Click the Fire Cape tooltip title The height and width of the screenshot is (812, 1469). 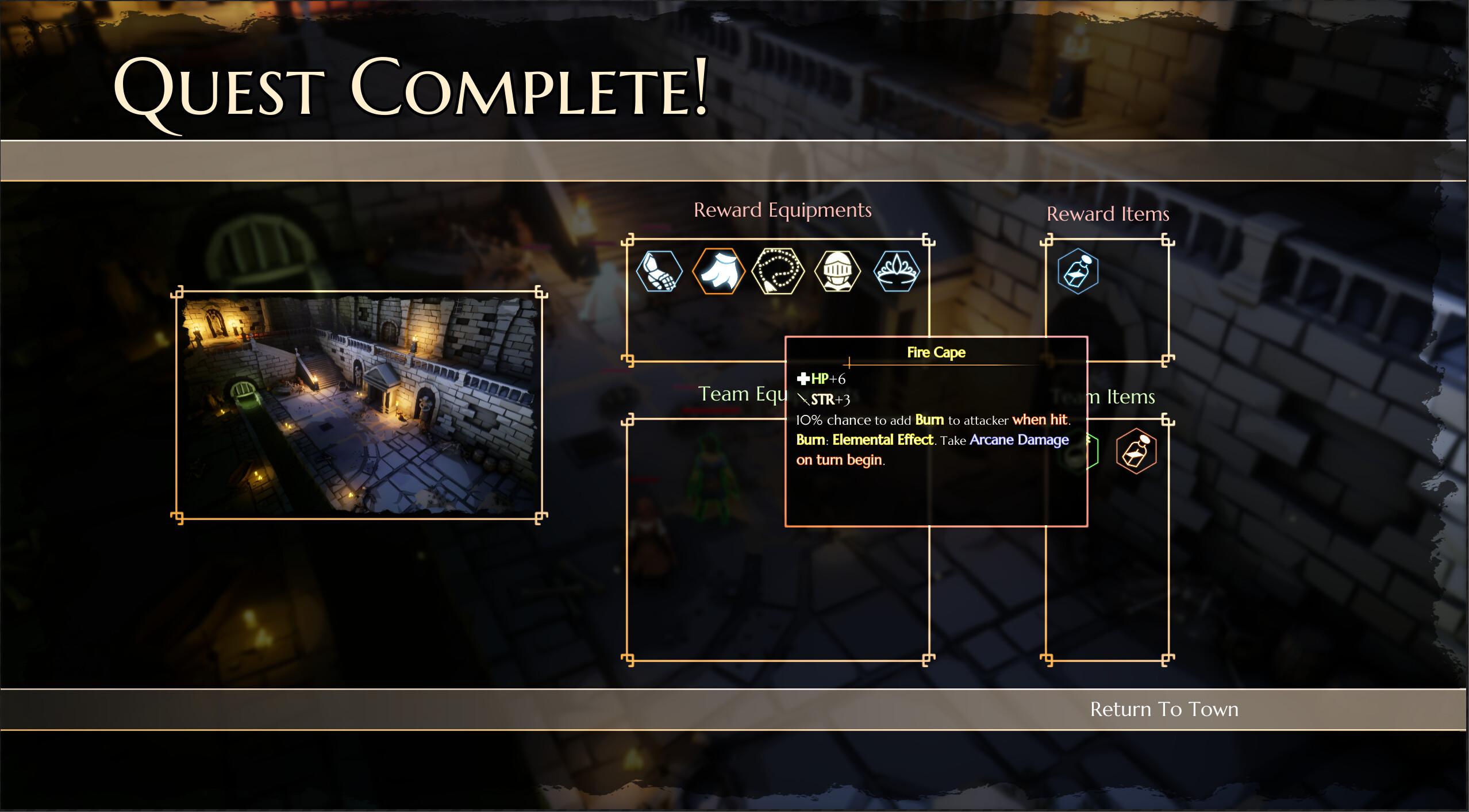pos(936,352)
